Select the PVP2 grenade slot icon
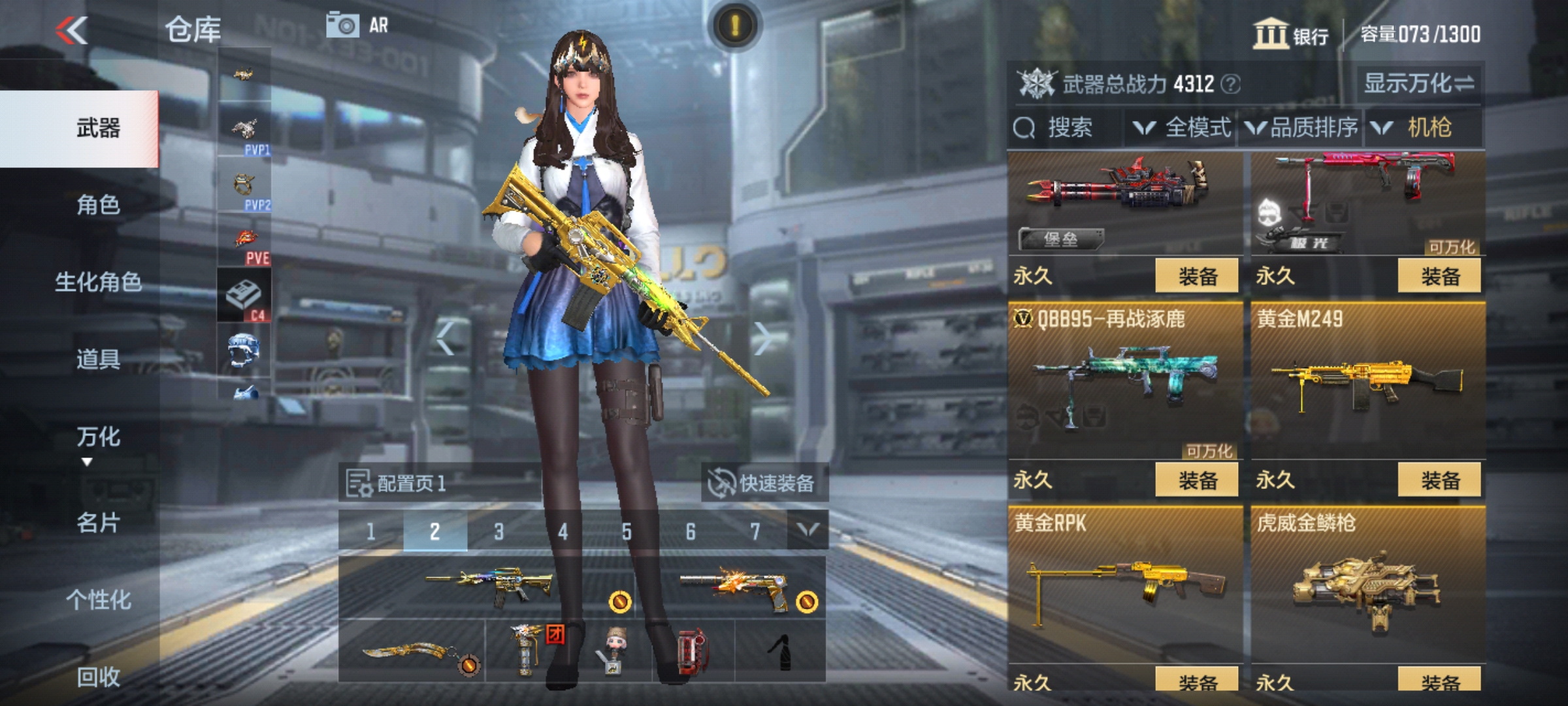Viewport: 1568px width, 706px height. tap(244, 184)
